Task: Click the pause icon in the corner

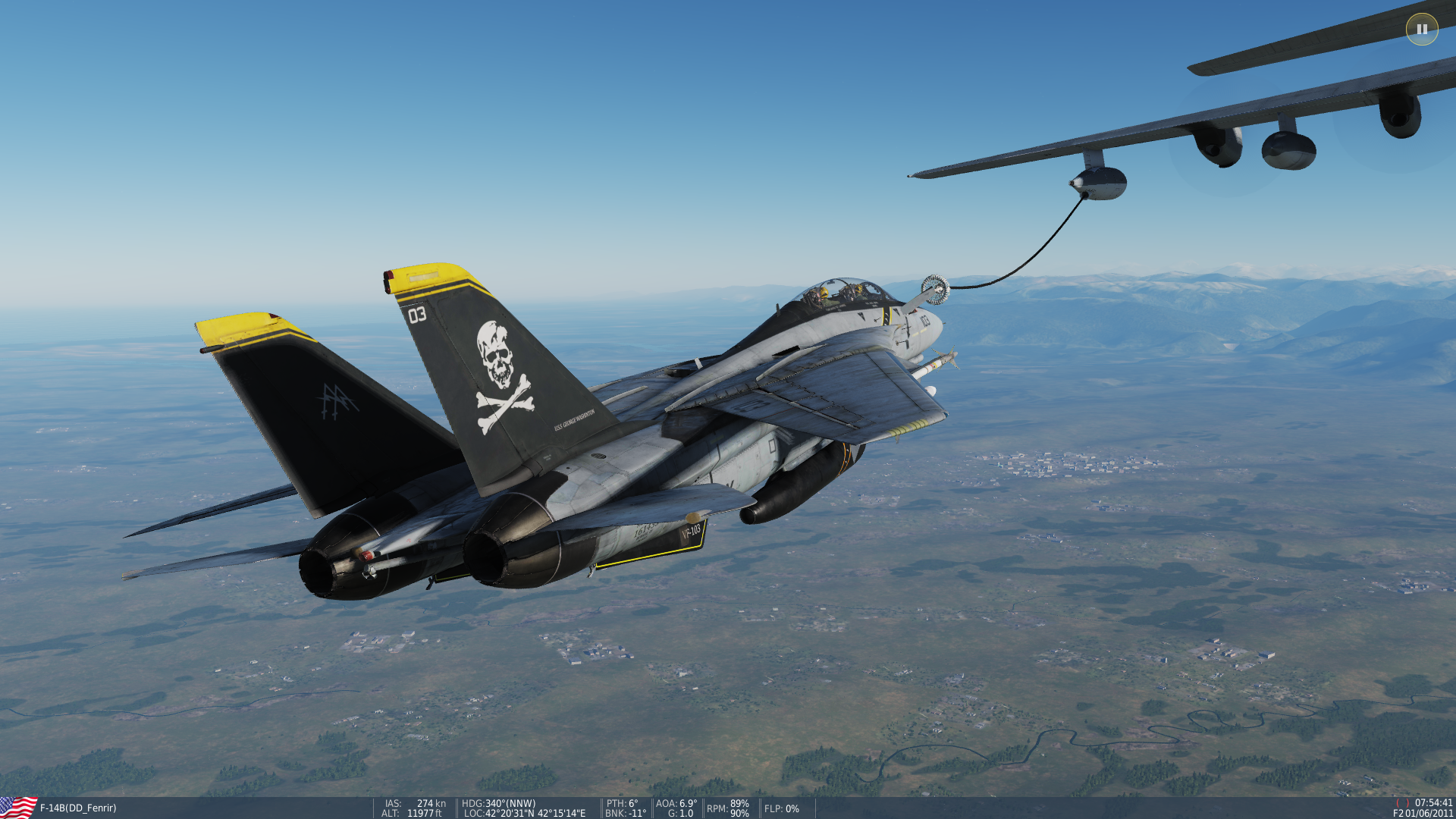Action: [1422, 30]
